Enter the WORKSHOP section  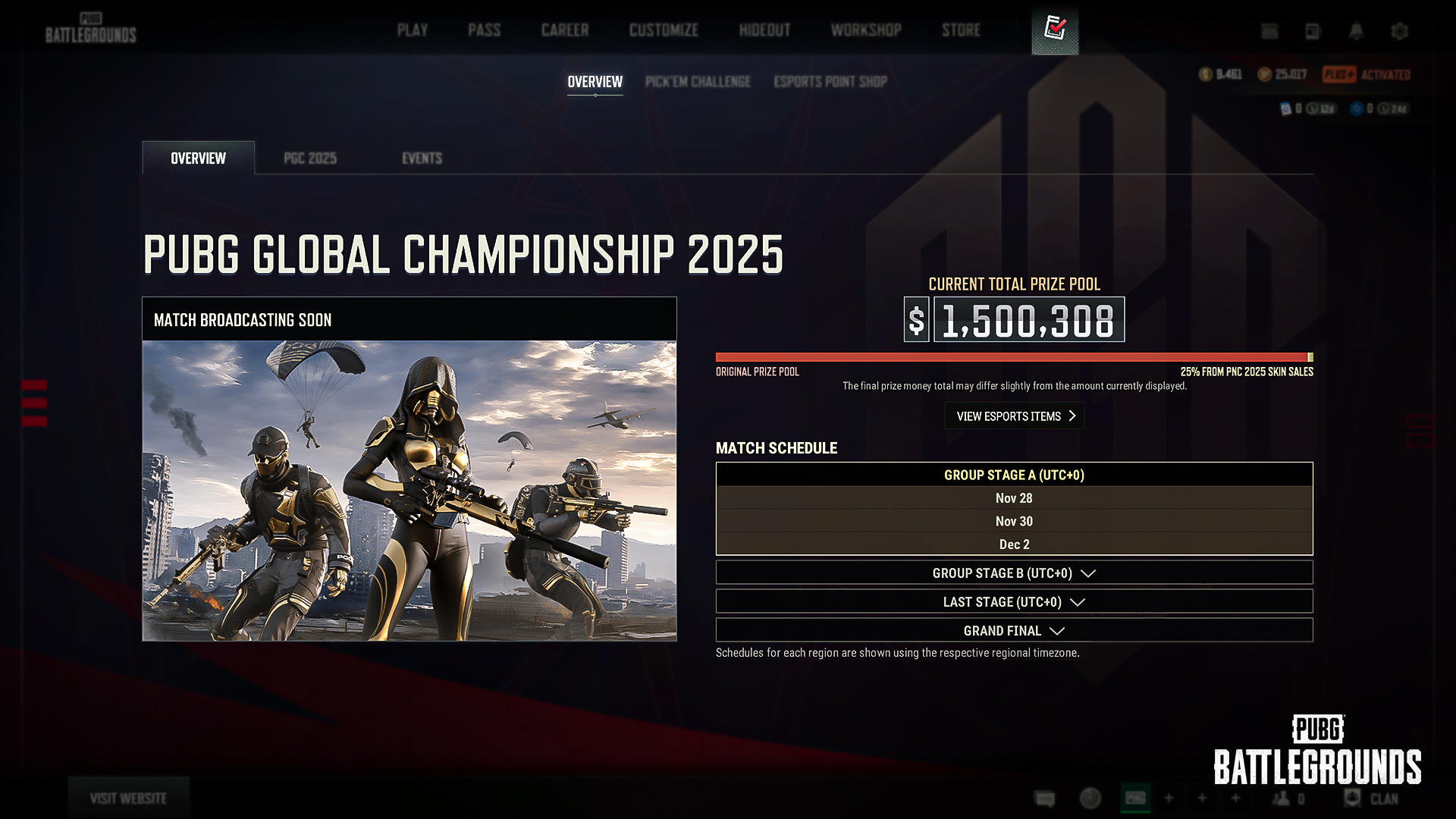tap(866, 30)
